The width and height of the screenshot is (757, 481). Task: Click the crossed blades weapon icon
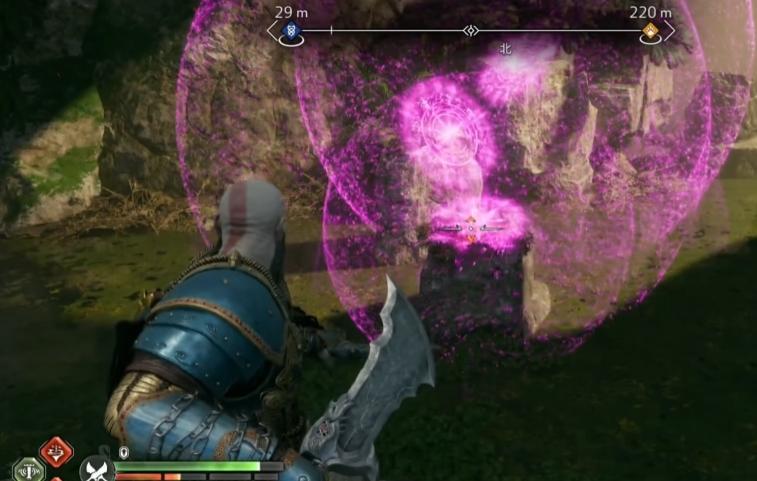coord(95,468)
